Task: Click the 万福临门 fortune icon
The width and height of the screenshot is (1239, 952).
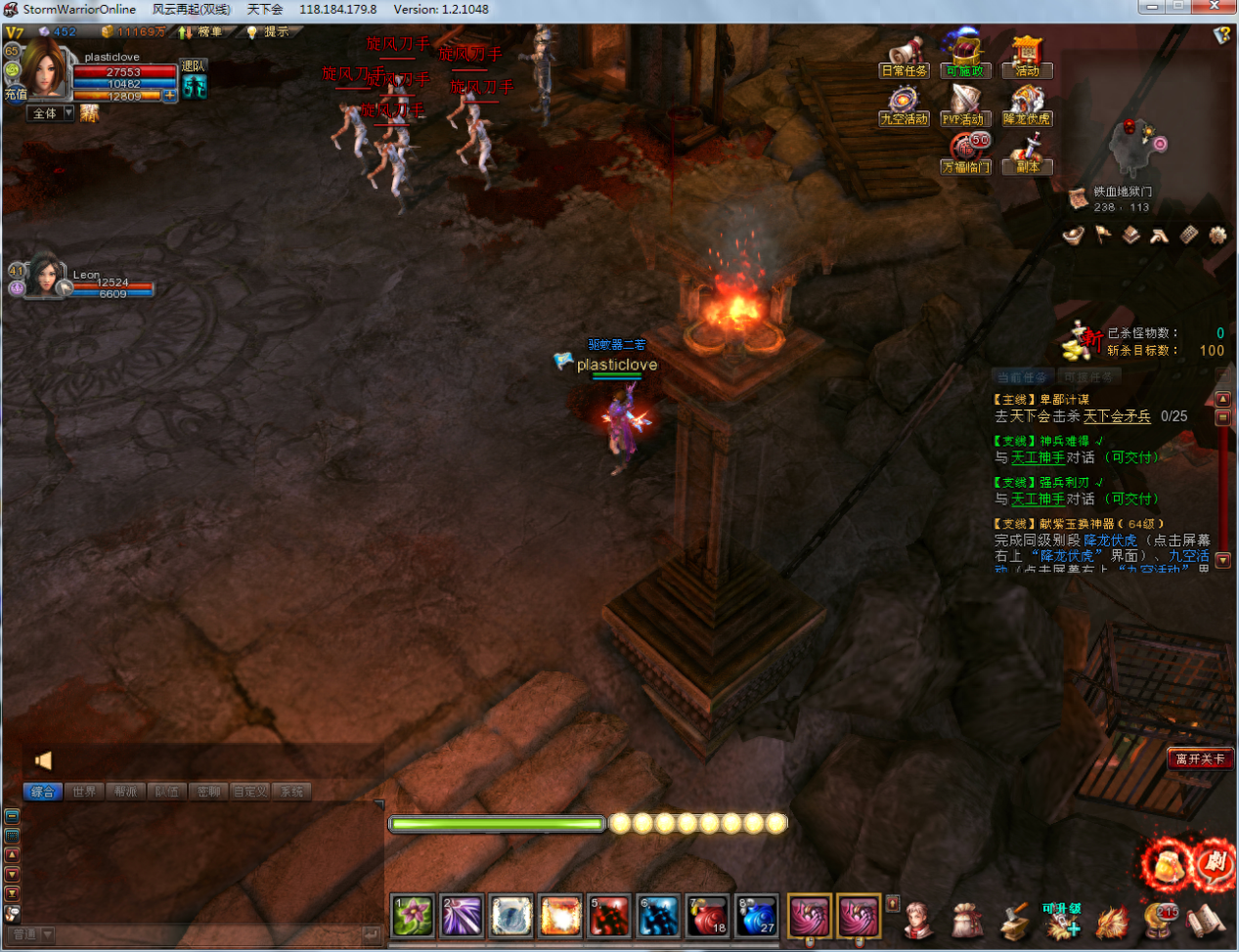Action: point(966,154)
